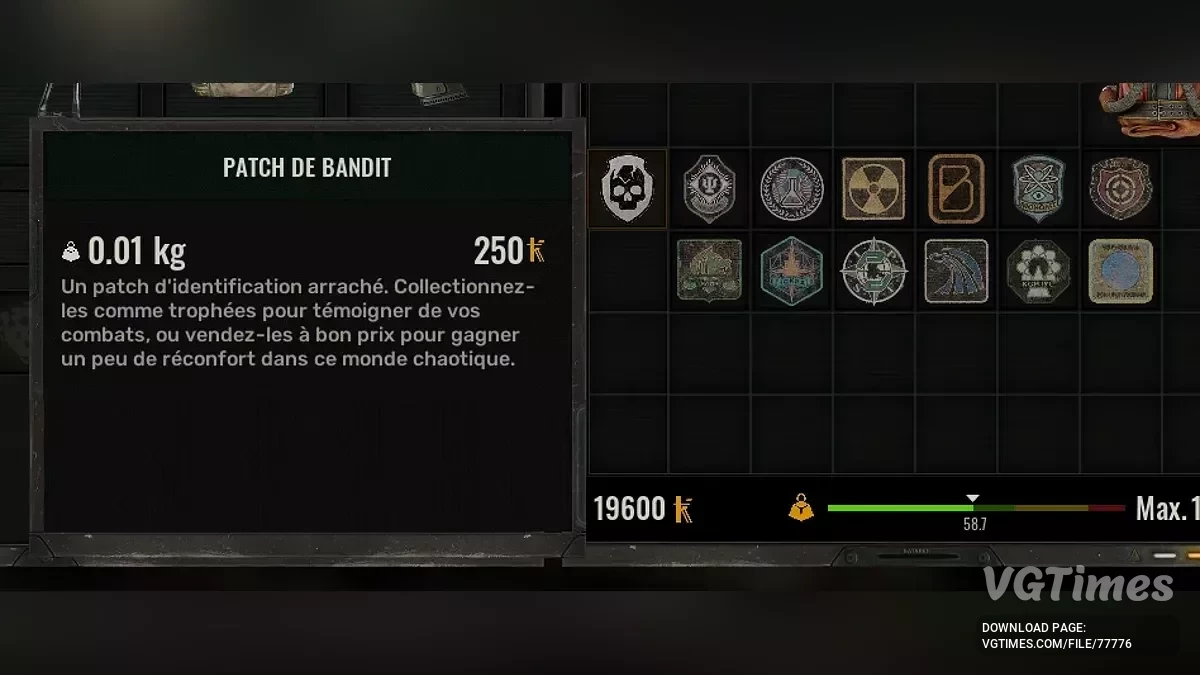Pick the compass star patch
Viewport: 1200px width, 675px height.
click(873, 271)
